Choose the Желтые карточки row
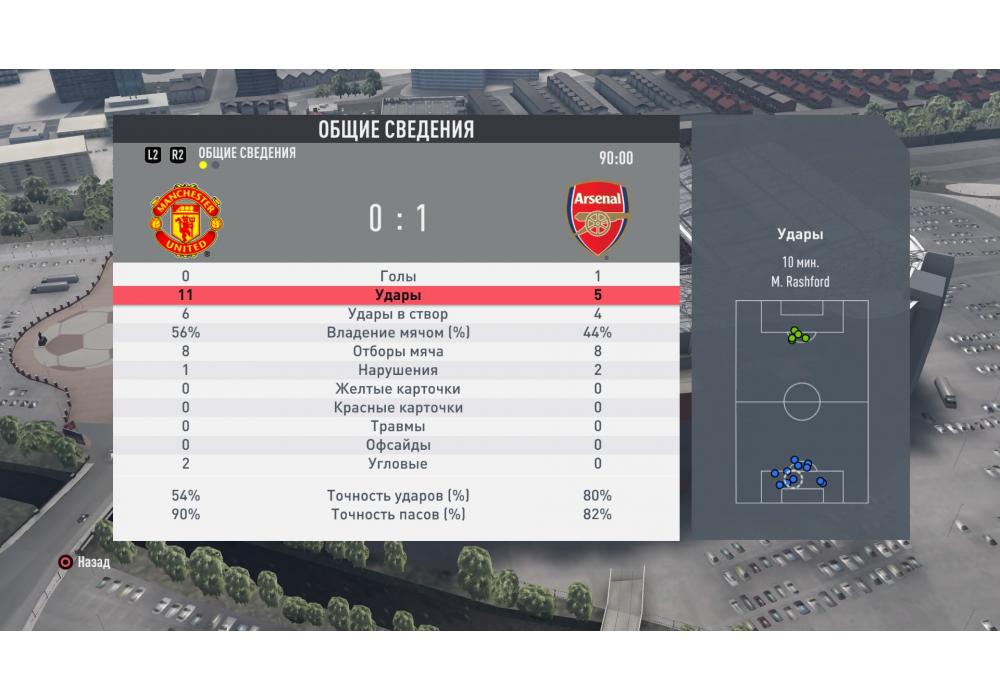The width and height of the screenshot is (1000, 700). pyautogui.click(x=397, y=389)
